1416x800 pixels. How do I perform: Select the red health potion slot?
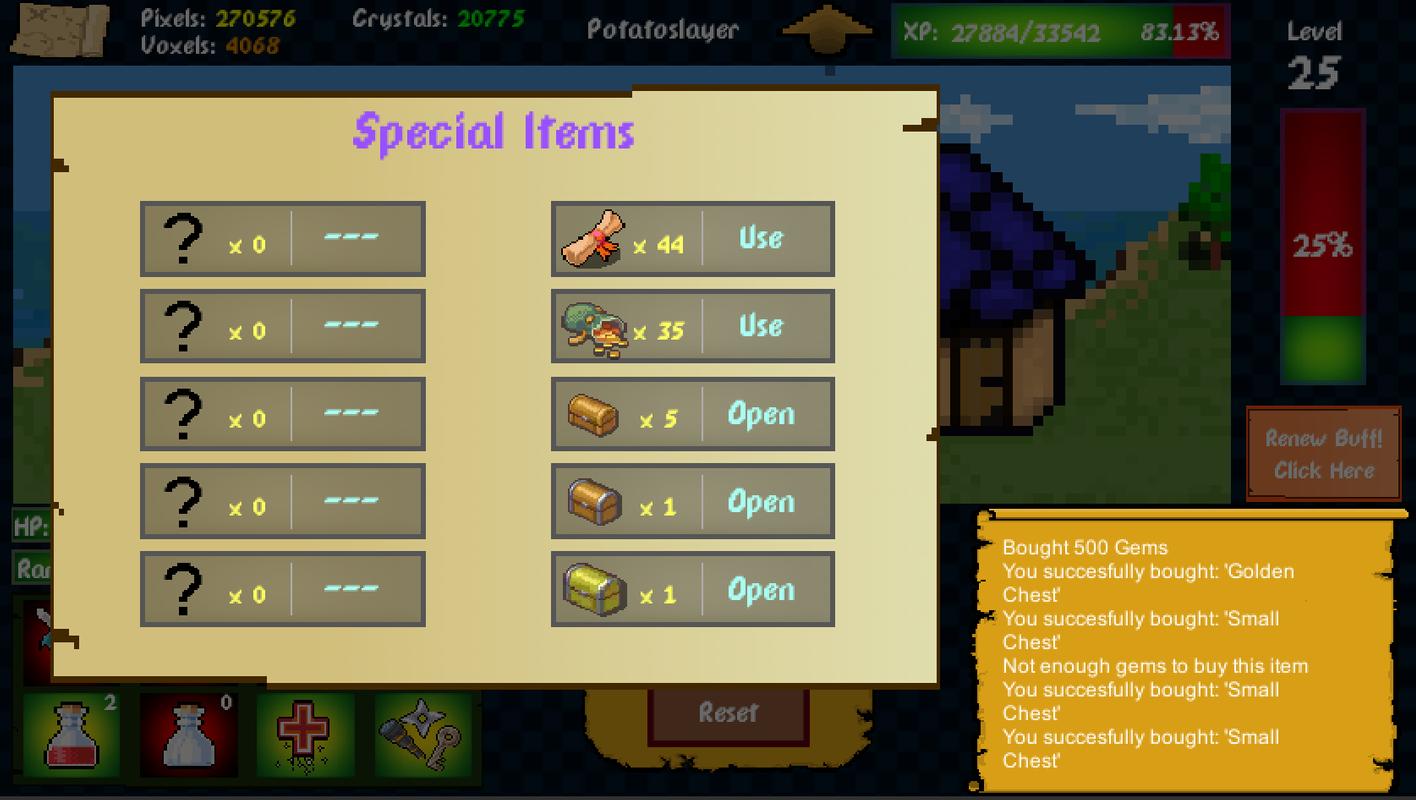pyautogui.click(x=71, y=734)
